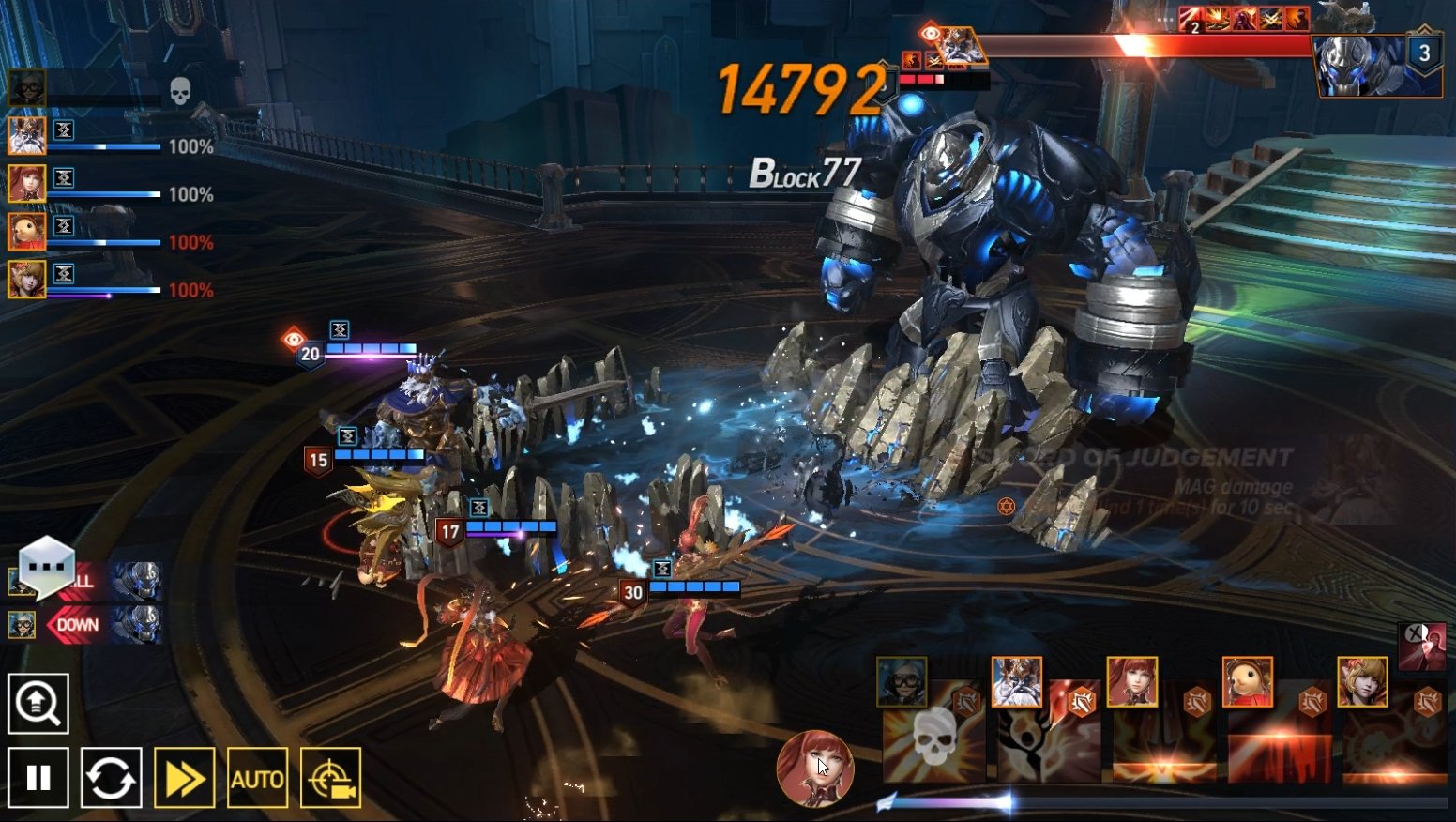The width and height of the screenshot is (1456, 822).
Task: Use the red-haired girl's skill card
Action: coord(1163,732)
